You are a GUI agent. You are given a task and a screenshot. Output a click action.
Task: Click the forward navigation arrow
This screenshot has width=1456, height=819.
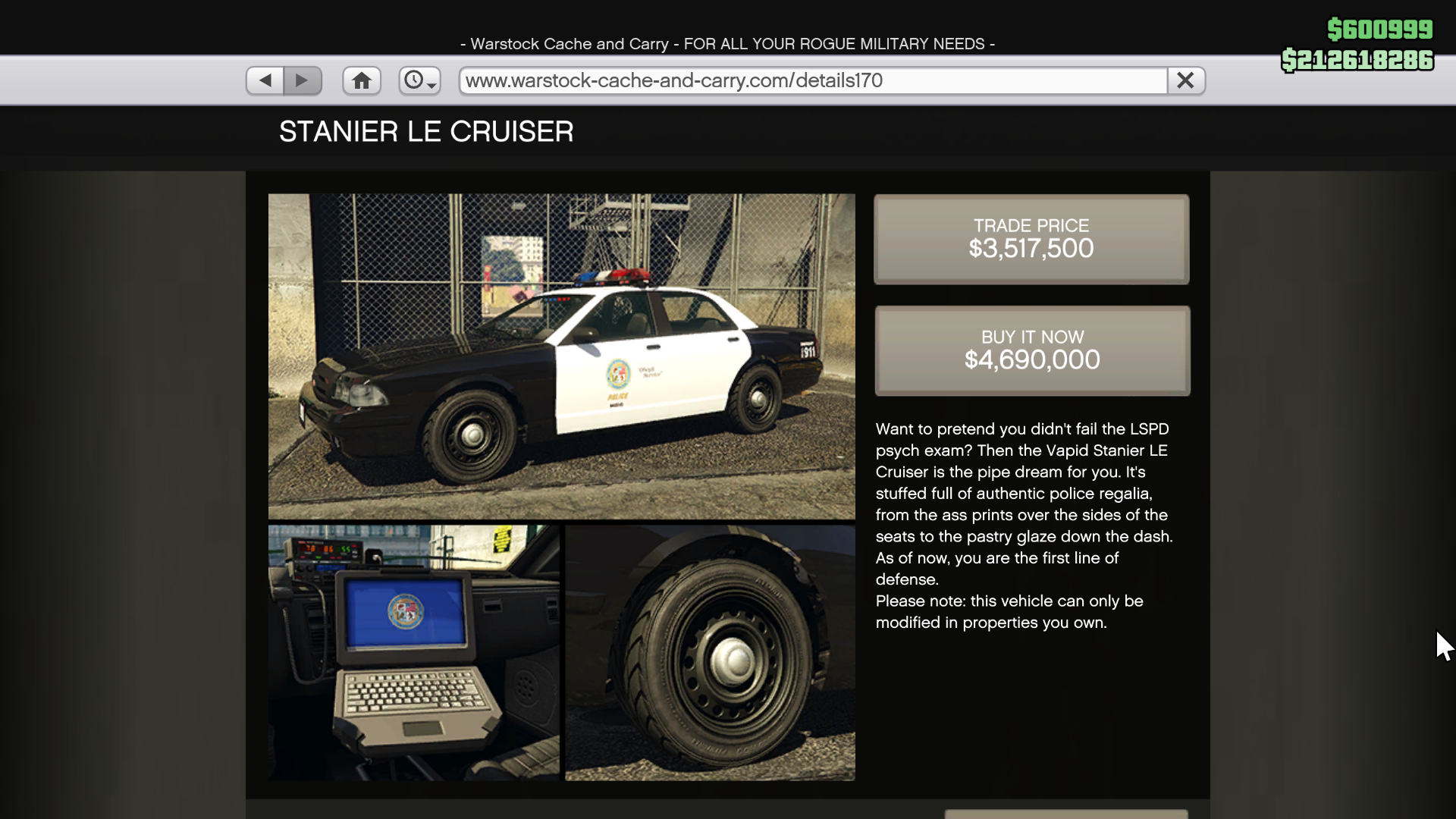[303, 80]
